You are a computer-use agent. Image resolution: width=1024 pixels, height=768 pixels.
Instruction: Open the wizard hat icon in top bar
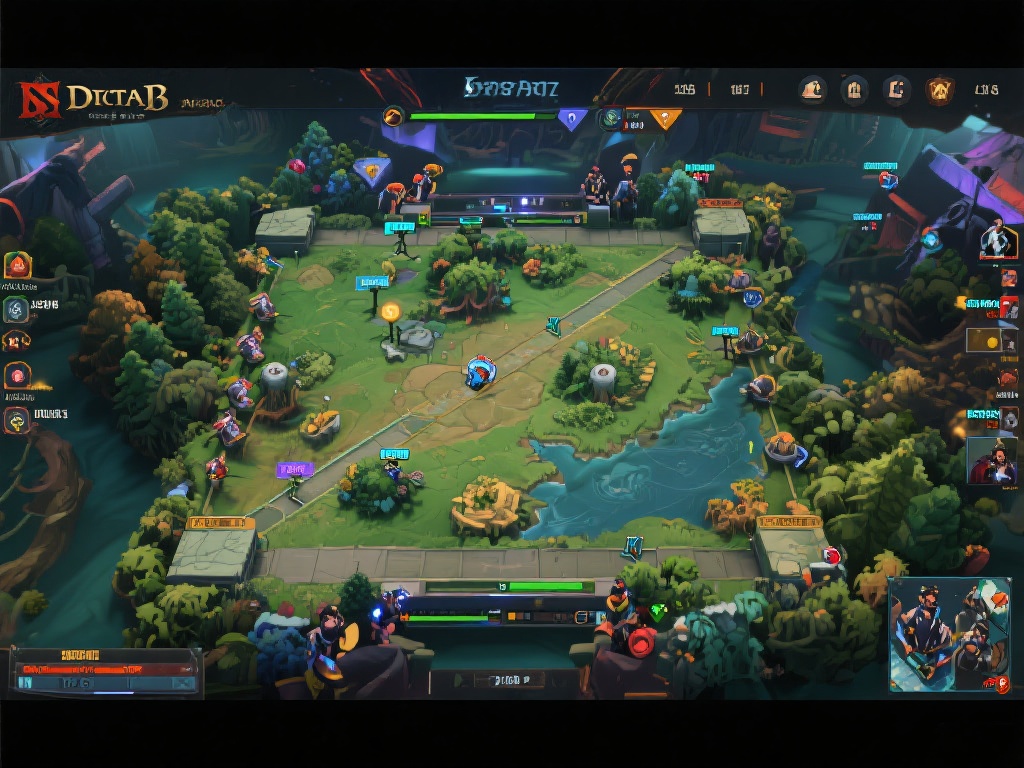click(x=812, y=91)
